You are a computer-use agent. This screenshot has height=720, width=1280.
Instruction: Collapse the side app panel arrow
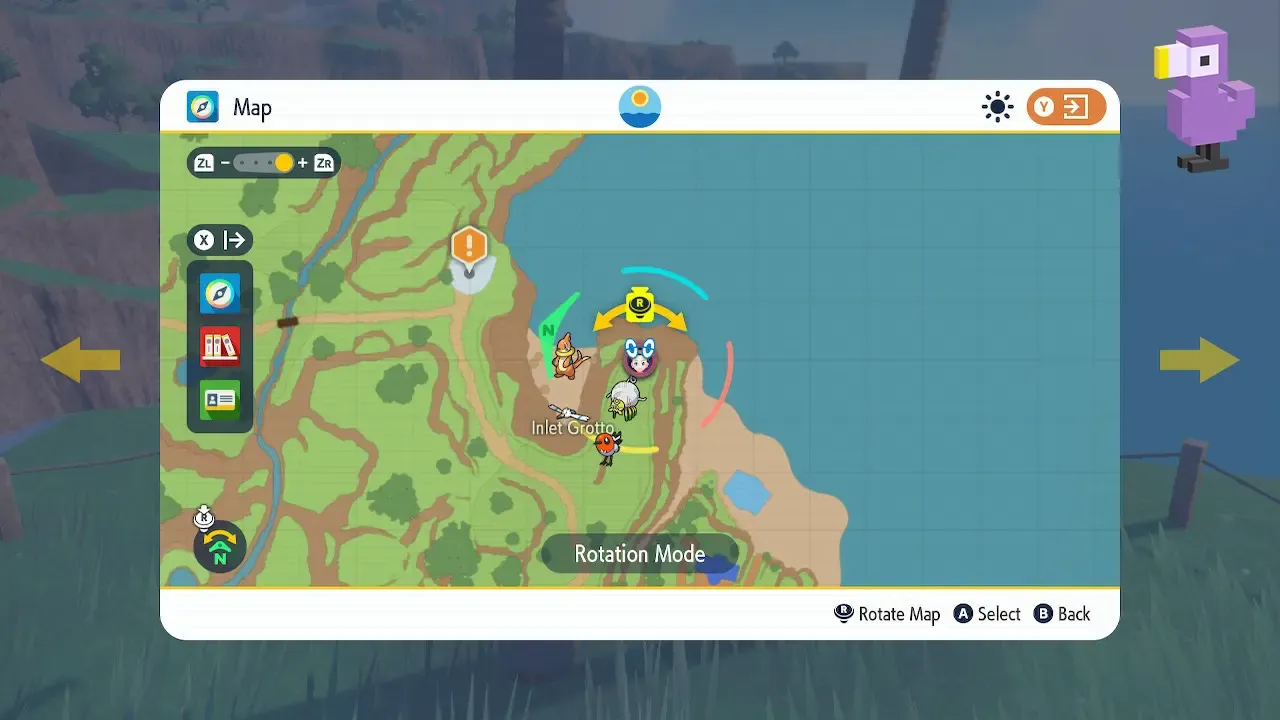tap(220, 240)
